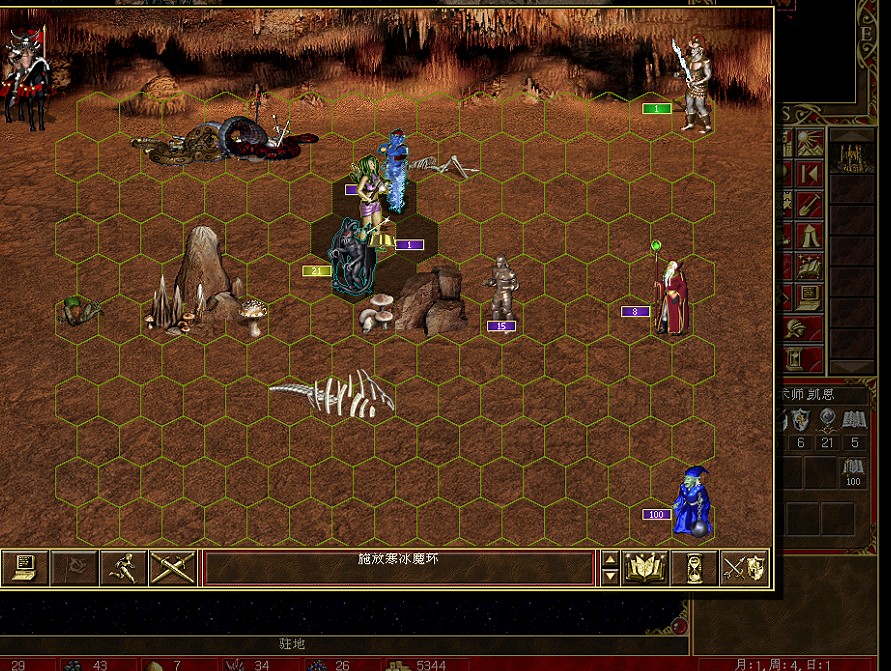Screen dimensions: 891x671
Task: Target the iron golem stack of 15
Action: [502, 290]
